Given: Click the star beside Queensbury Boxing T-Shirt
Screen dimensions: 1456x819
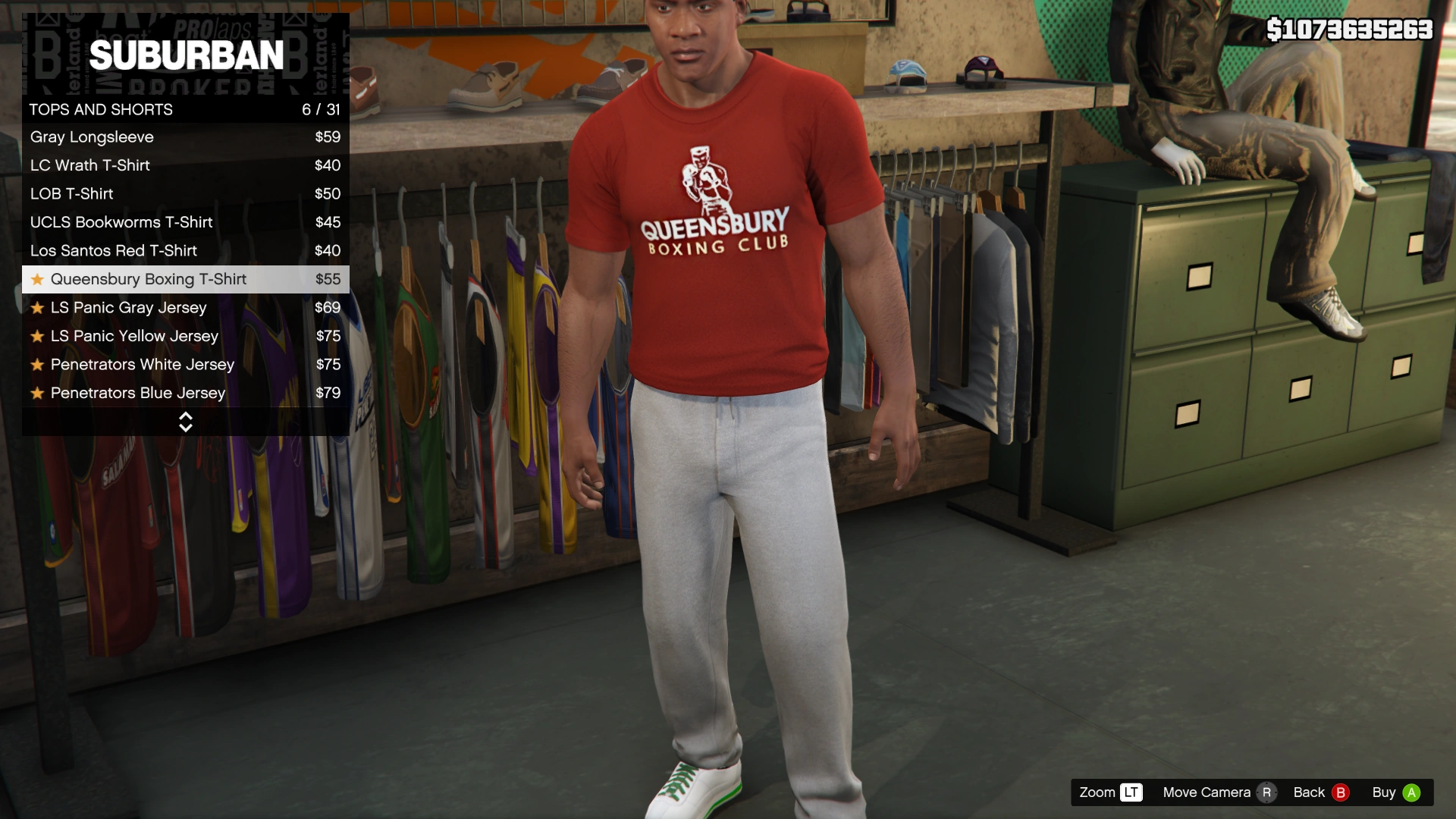Looking at the screenshot, I should pos(36,279).
